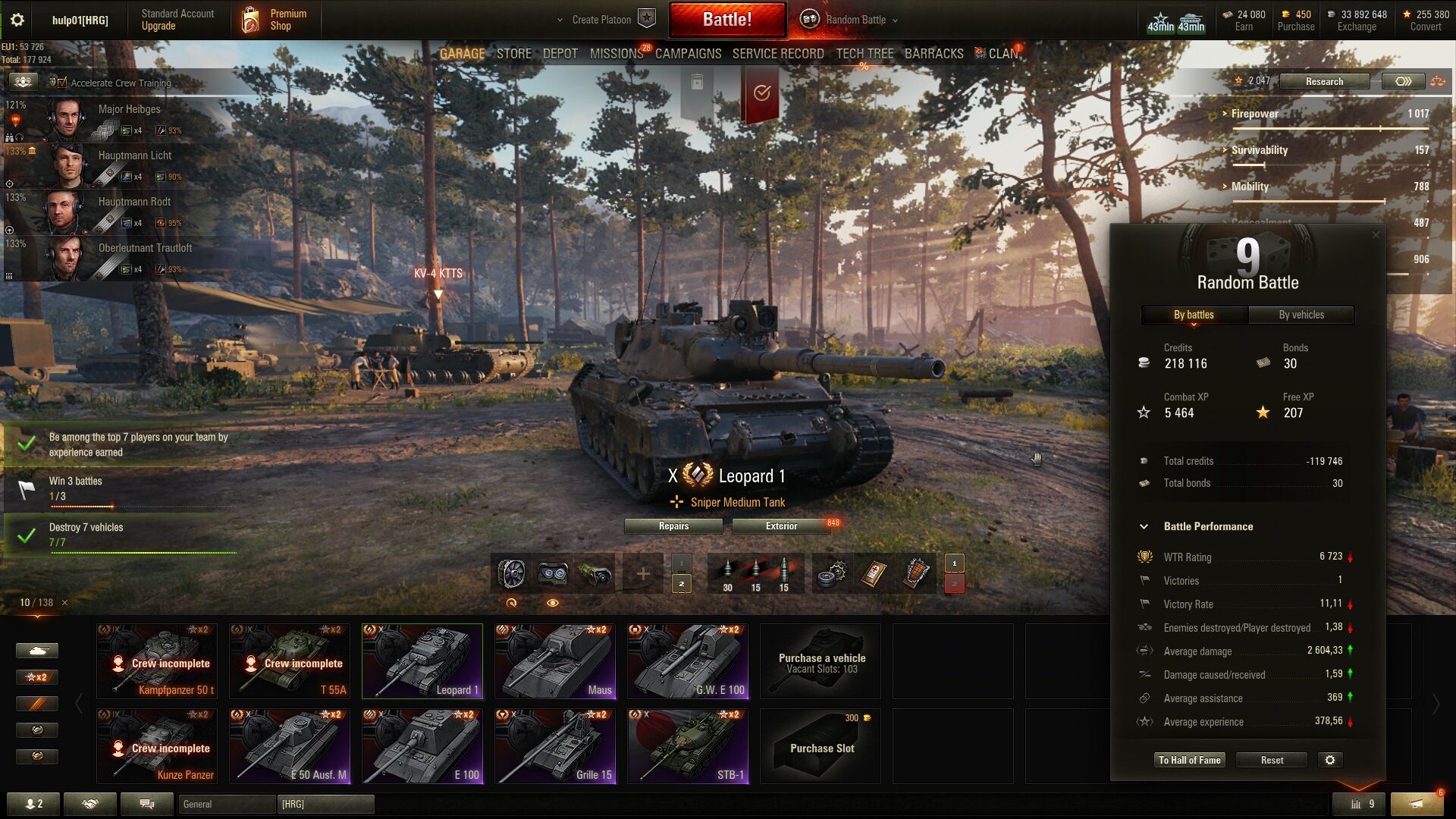Switch to the Store tab
This screenshot has height=819, width=1456.
pos(513,54)
